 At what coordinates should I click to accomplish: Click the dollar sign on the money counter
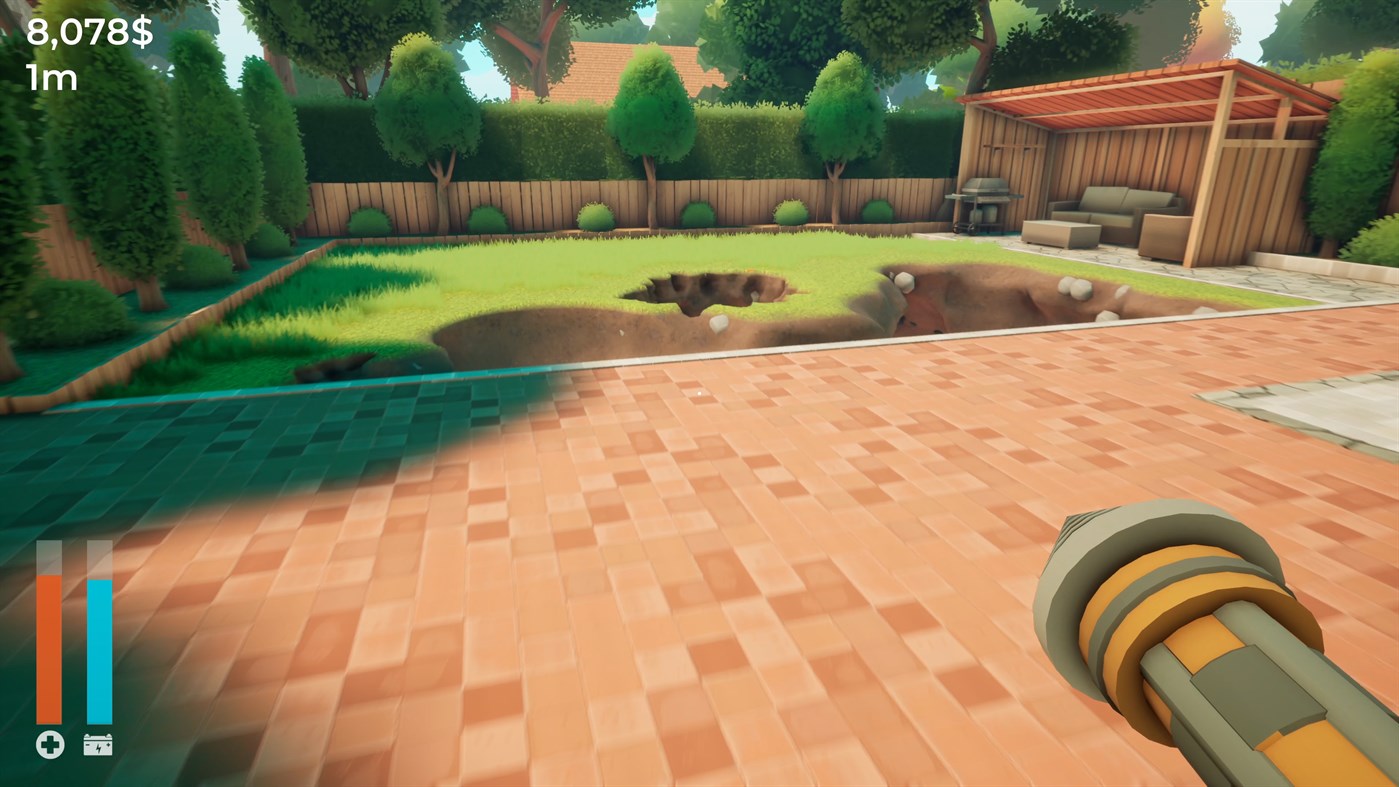(x=140, y=33)
